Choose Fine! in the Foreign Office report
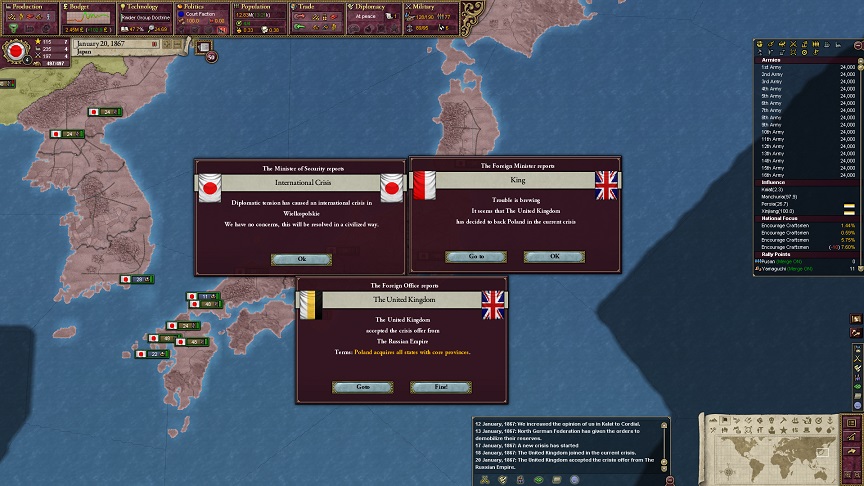Image resolution: width=864 pixels, height=486 pixels. (x=440, y=387)
